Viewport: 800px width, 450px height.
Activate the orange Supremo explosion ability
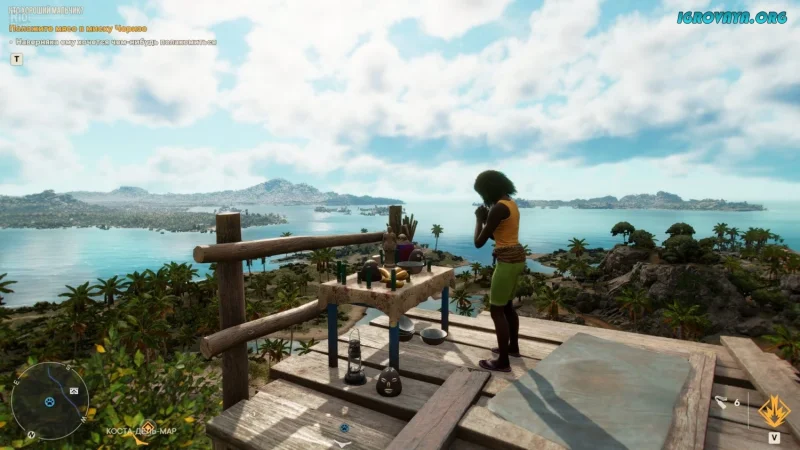coord(774,410)
